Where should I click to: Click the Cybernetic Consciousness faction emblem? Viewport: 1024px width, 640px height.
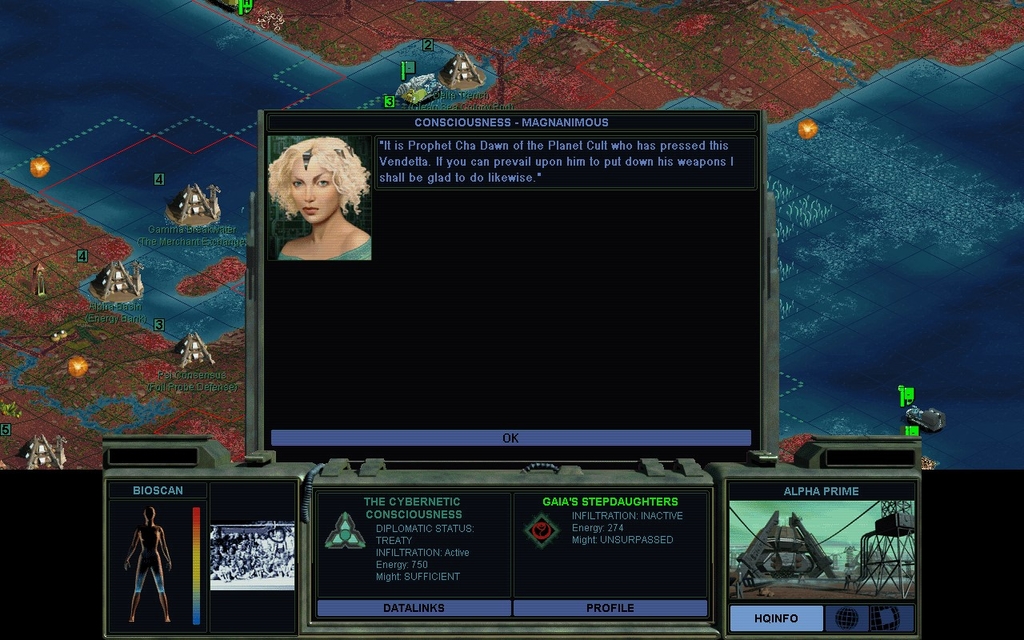coord(344,530)
